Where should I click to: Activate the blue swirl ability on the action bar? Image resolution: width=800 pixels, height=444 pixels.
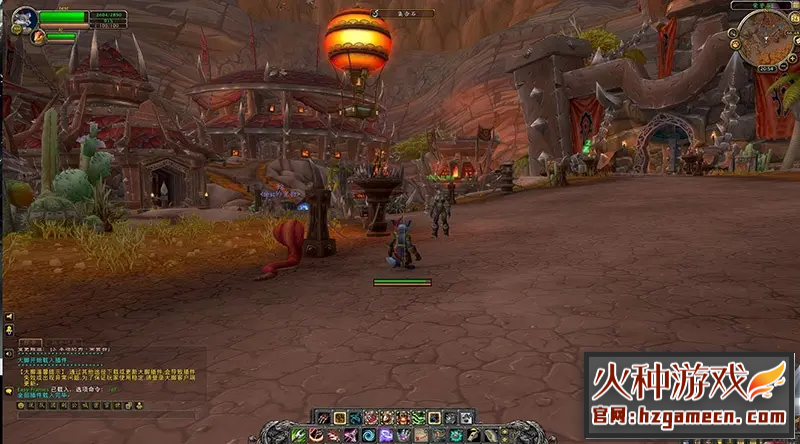[x=368, y=435]
